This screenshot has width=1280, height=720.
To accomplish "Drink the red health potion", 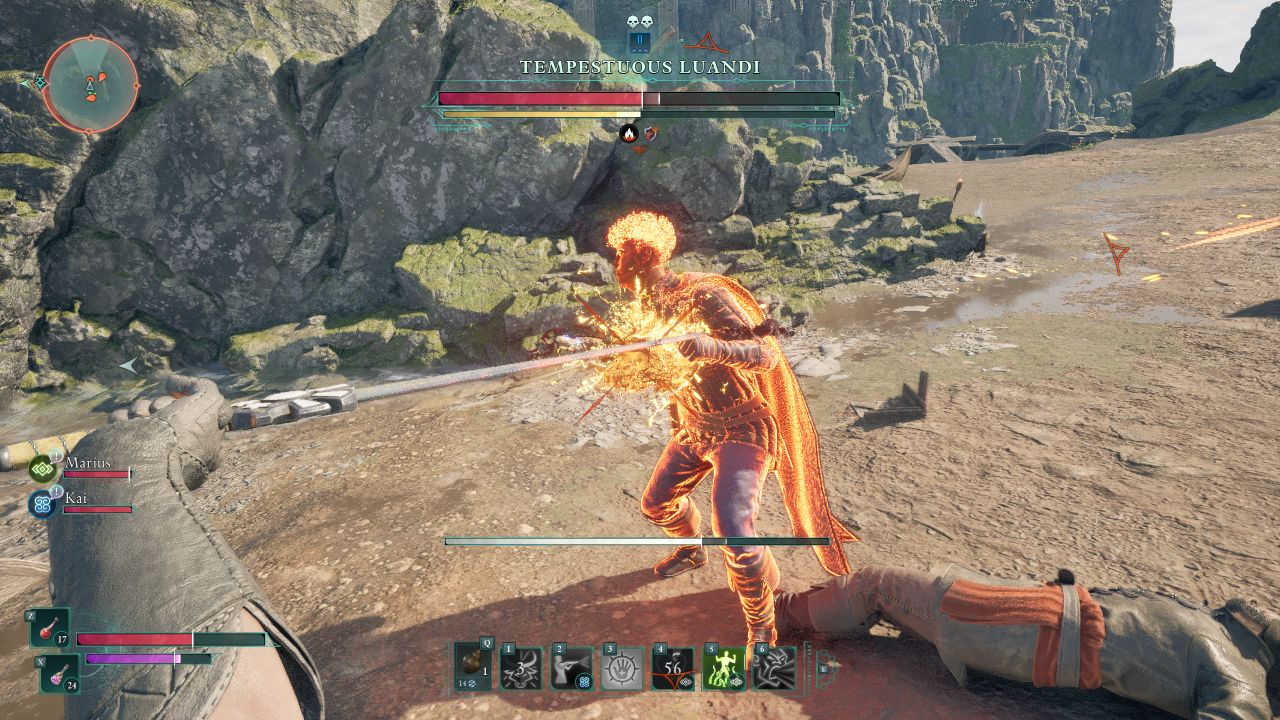I will coord(49,629).
